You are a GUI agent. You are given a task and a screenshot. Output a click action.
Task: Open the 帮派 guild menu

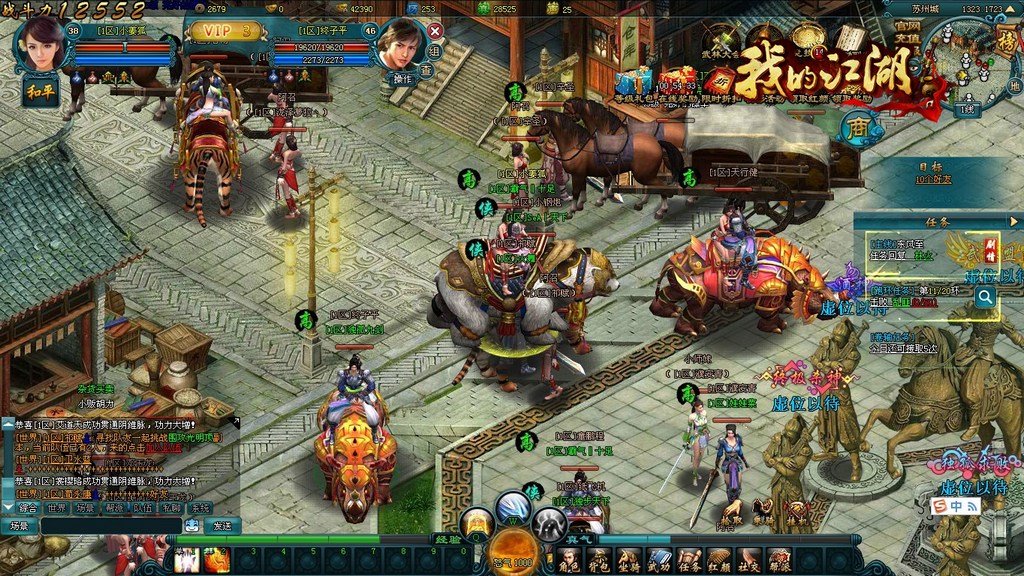[x=779, y=560]
